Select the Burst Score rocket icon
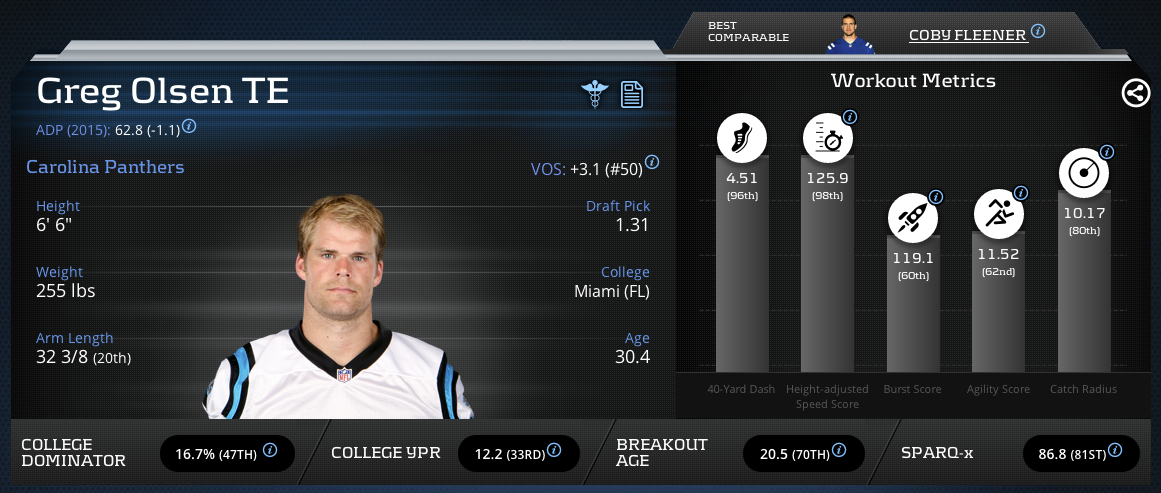Screen dimensions: 1161x493 tap(912, 217)
